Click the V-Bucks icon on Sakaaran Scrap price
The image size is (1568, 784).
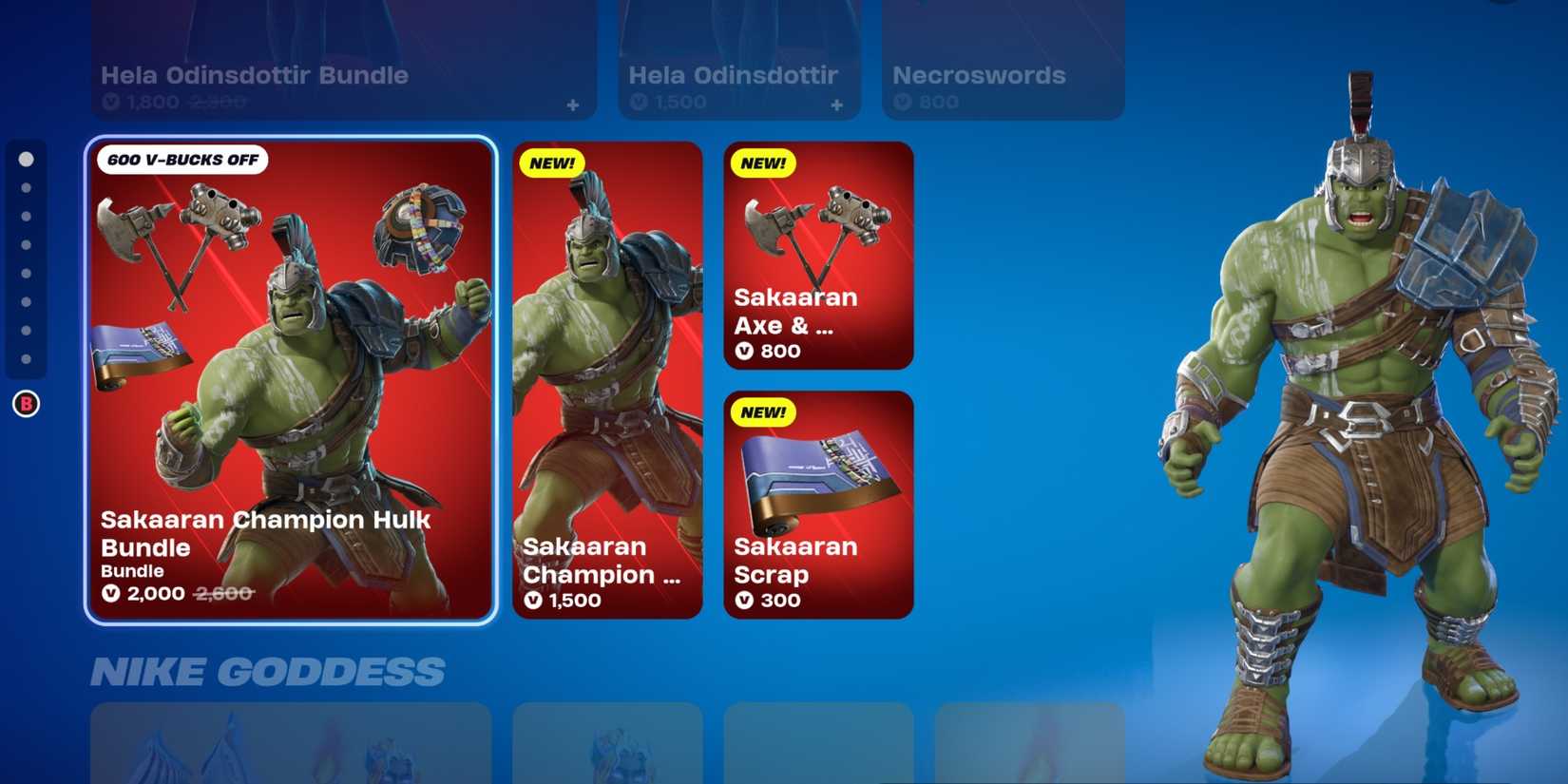coord(746,600)
